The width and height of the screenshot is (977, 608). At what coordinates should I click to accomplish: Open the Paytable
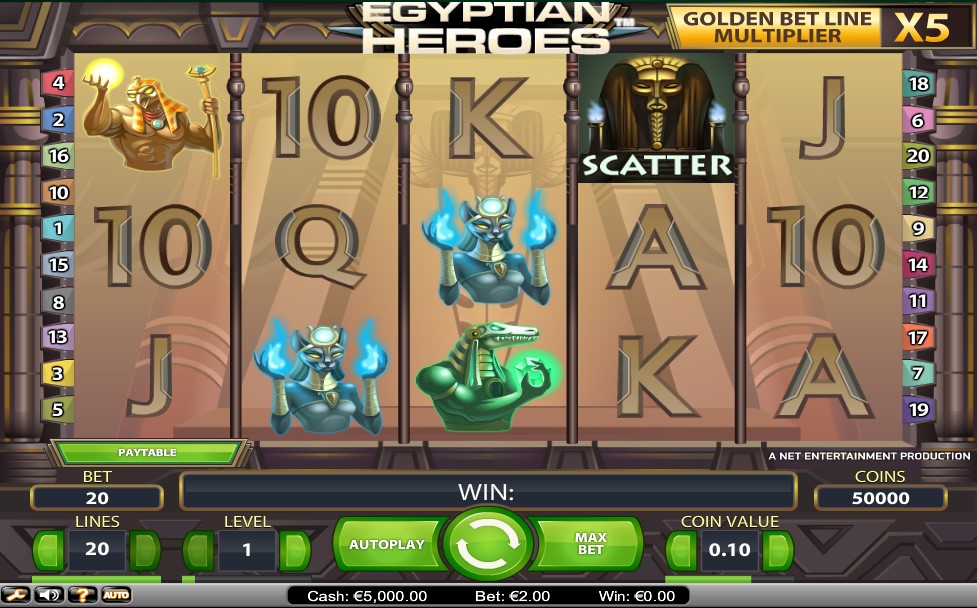point(147,453)
